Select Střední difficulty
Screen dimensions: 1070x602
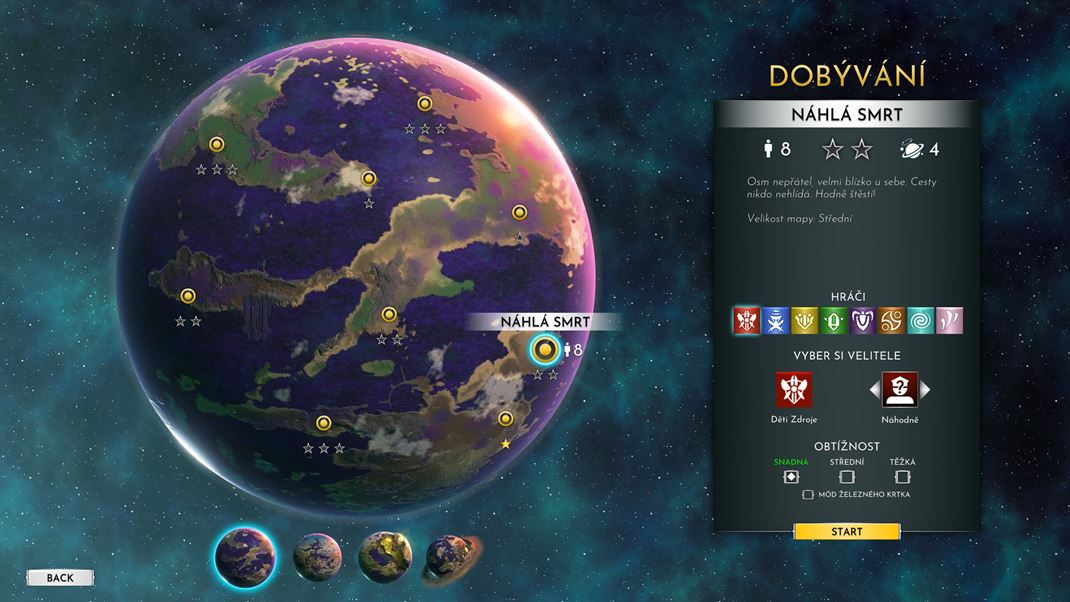tap(846, 477)
